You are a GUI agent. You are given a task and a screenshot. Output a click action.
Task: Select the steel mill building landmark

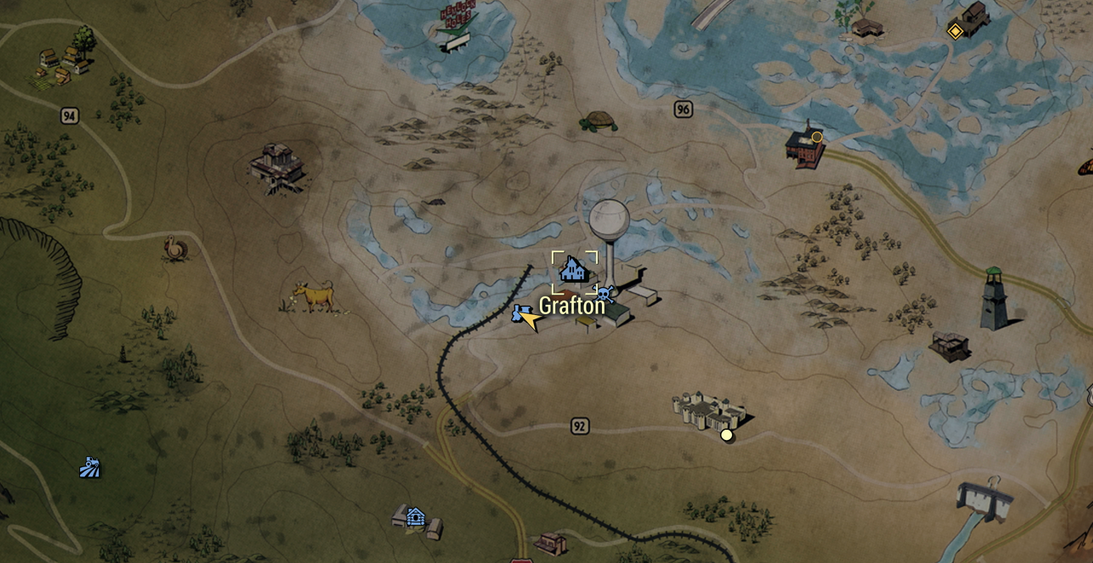278,165
